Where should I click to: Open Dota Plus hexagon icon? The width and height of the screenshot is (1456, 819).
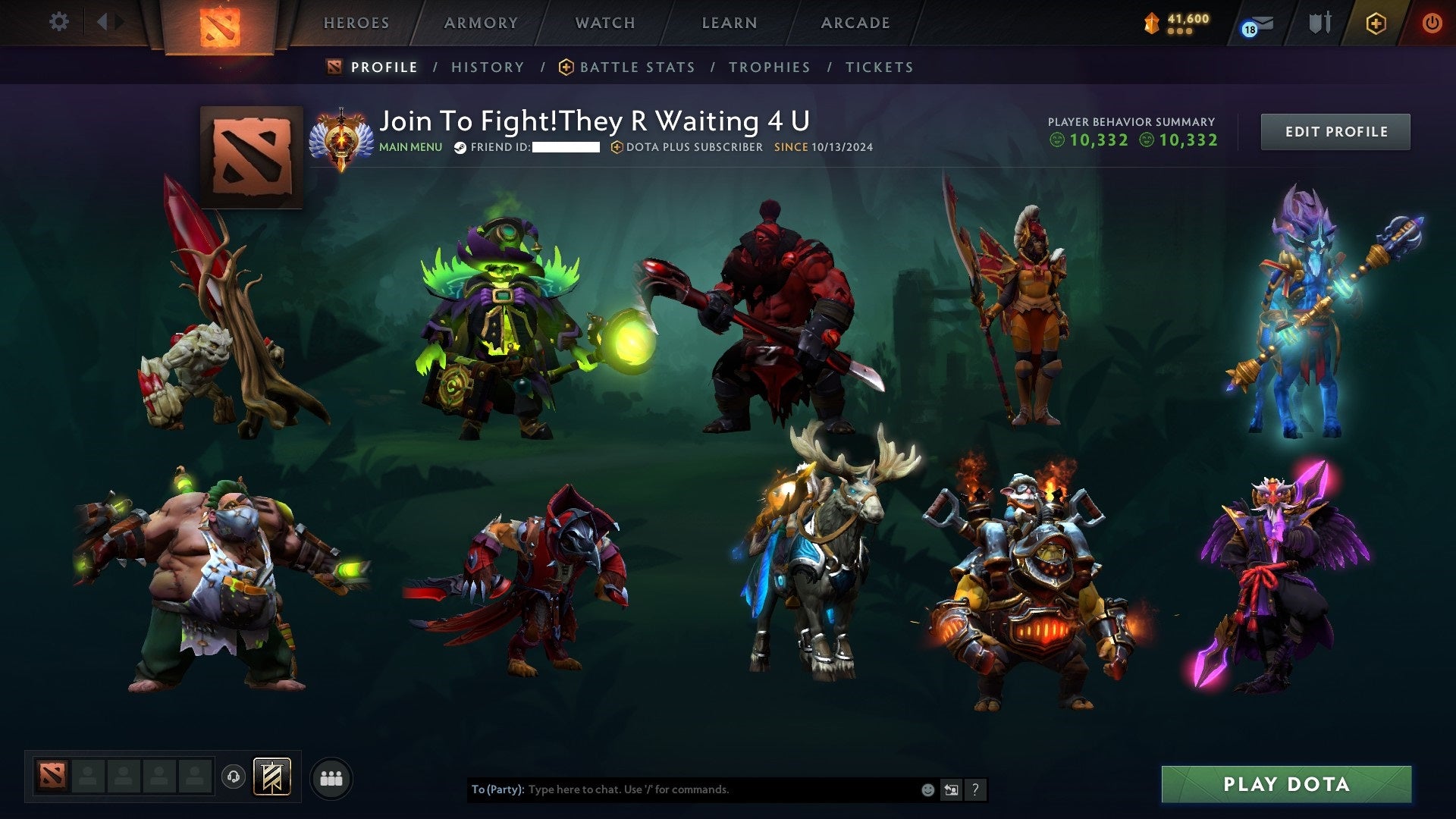1376,23
